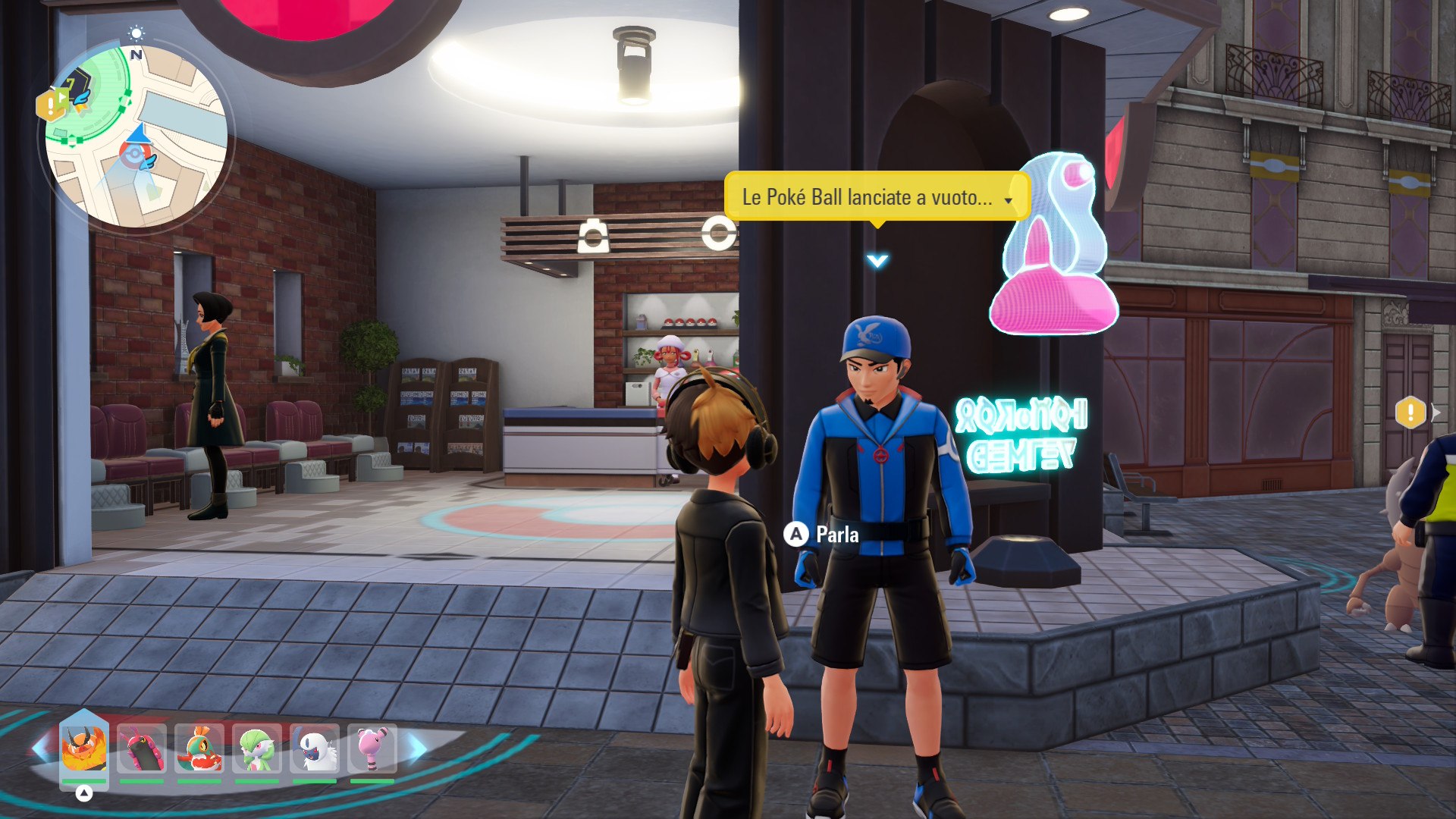Click the right arrow beside the party bar
The image size is (1456, 819).
pos(418,749)
